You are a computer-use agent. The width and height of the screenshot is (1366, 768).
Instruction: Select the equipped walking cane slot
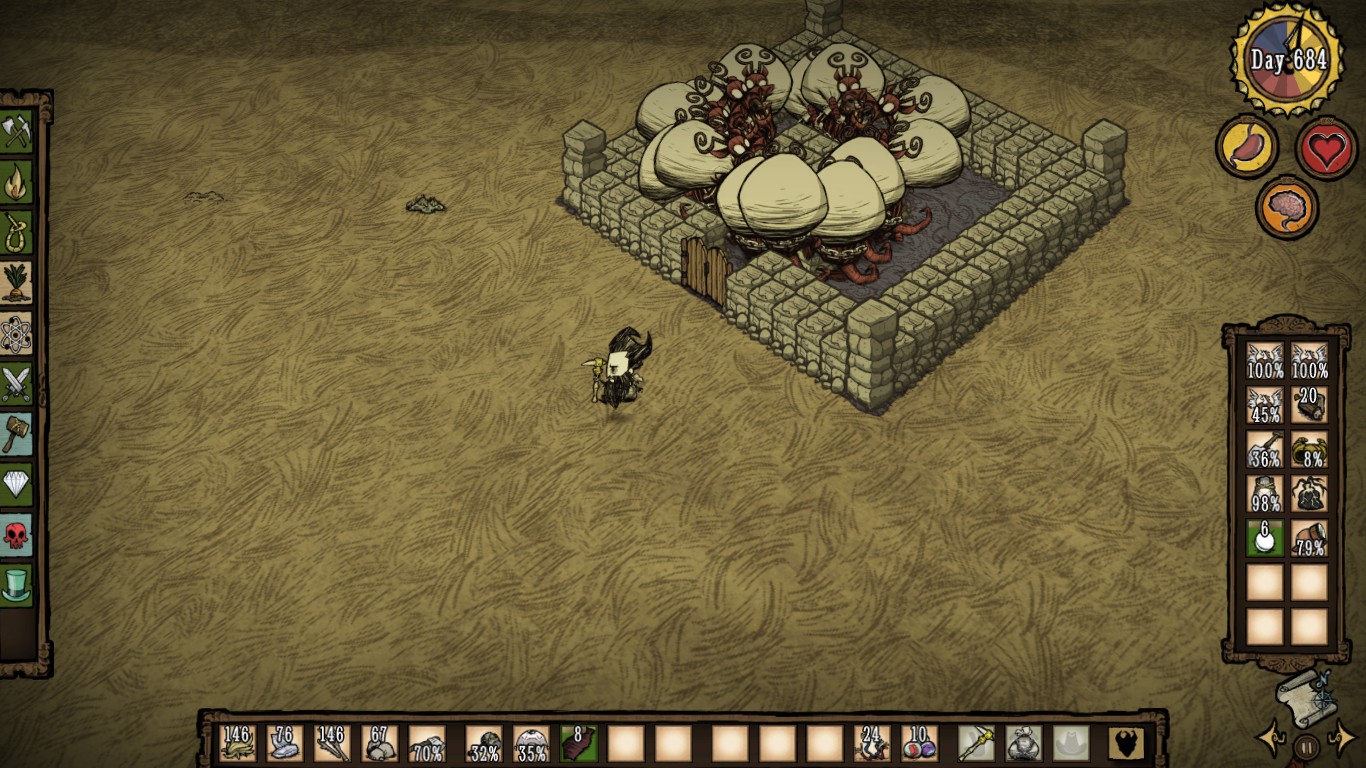[x=975, y=744]
